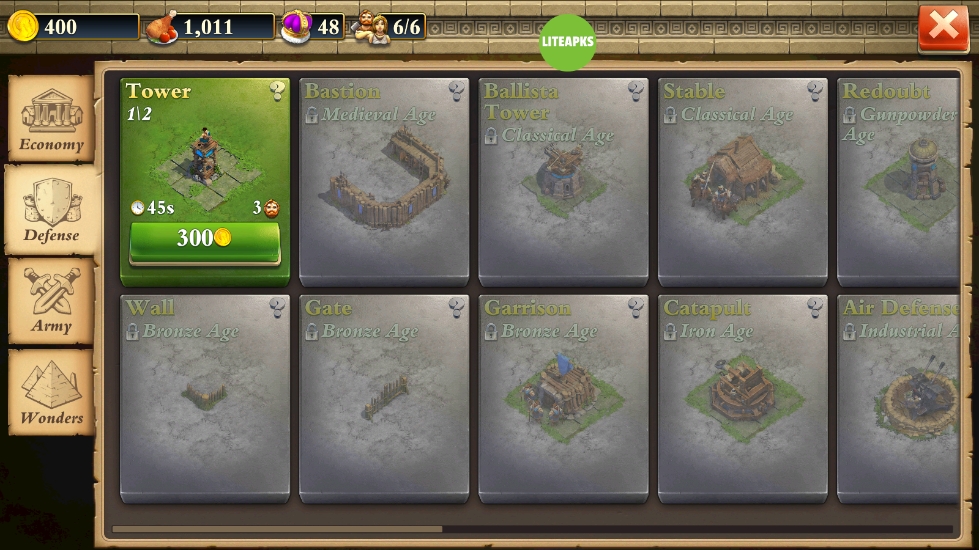Click the horizontal scrollbar under the cards
Viewport: 979px width, 550px height.
(277, 529)
